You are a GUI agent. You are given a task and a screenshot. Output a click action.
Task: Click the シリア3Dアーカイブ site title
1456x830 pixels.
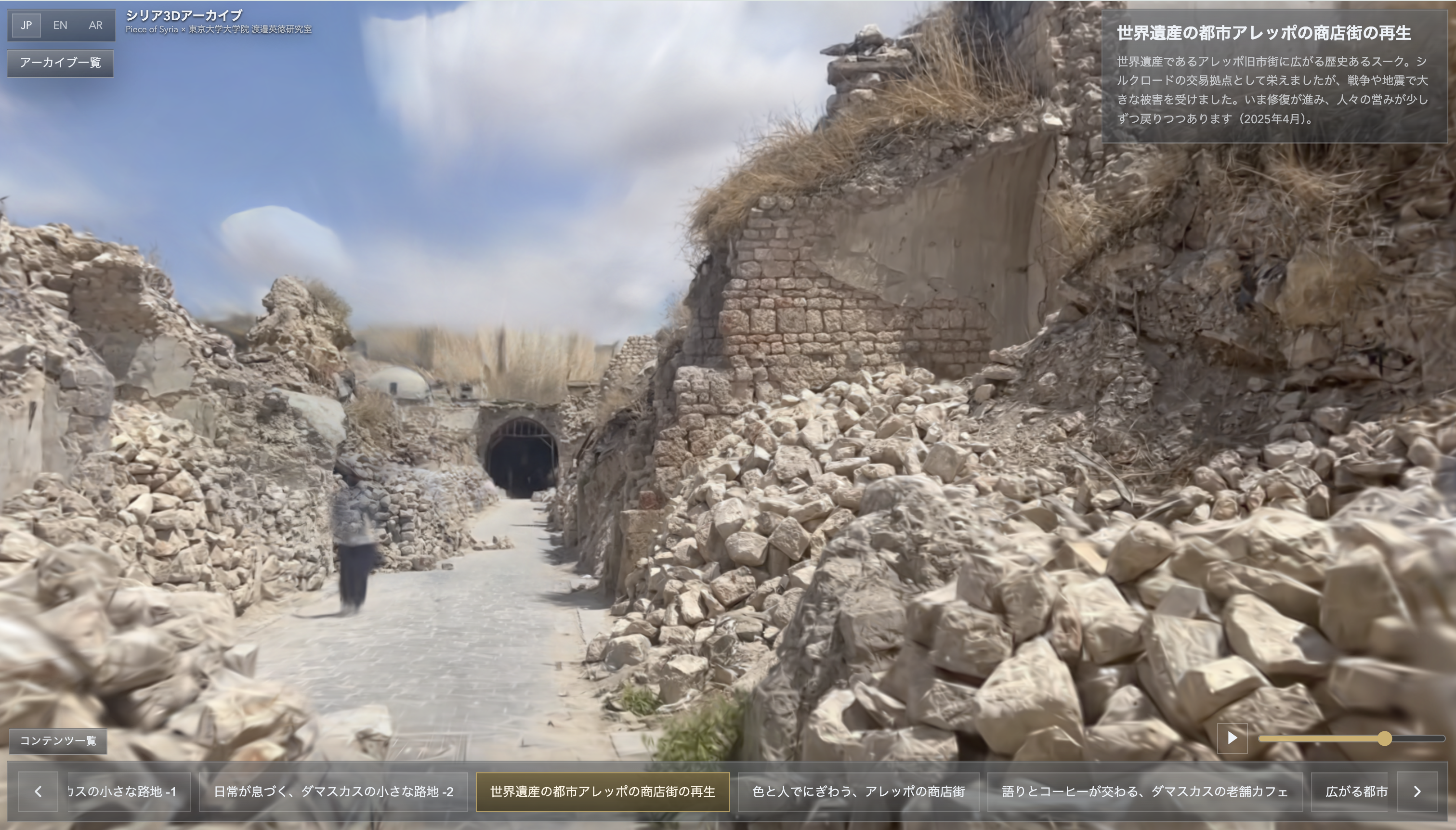tap(184, 15)
